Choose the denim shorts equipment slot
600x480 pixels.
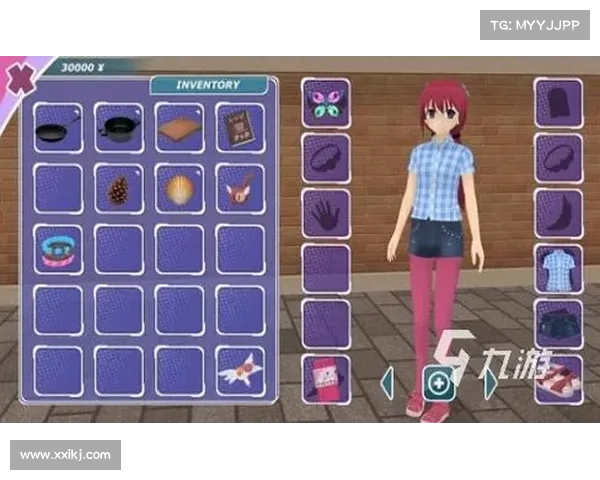pyautogui.click(x=558, y=324)
